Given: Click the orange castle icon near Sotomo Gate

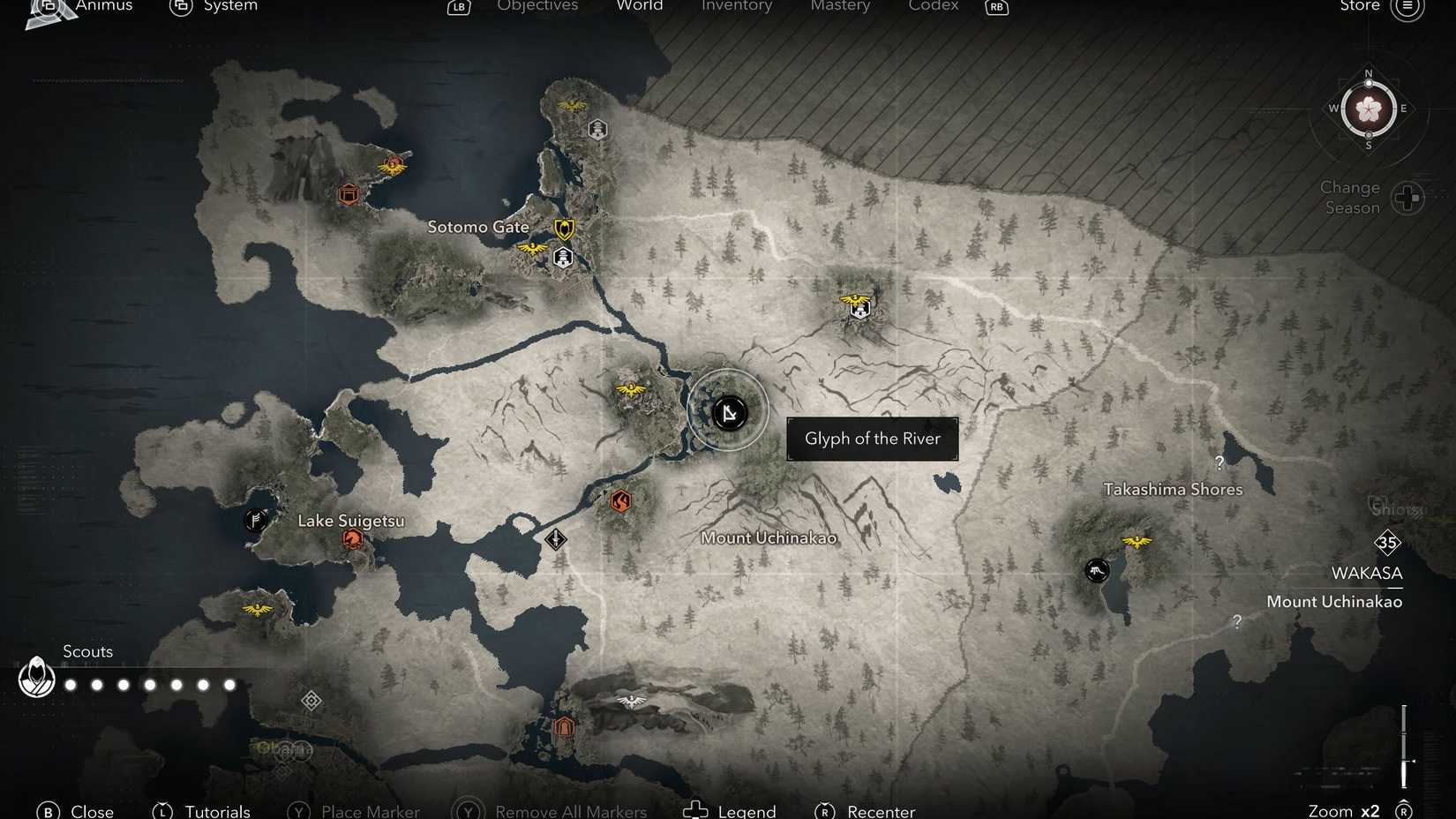Looking at the screenshot, I should pos(348,194).
